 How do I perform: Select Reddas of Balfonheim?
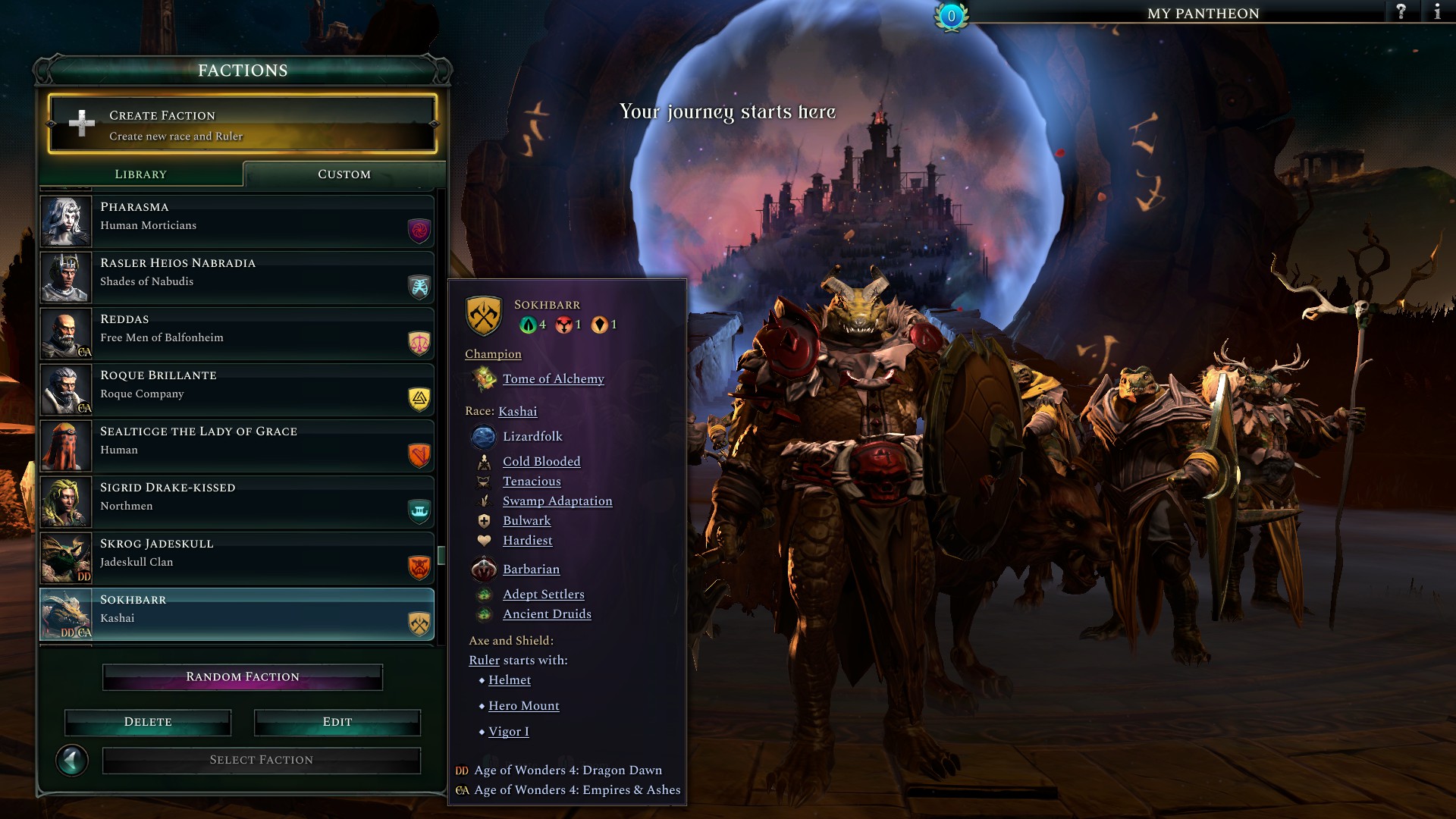(x=237, y=334)
